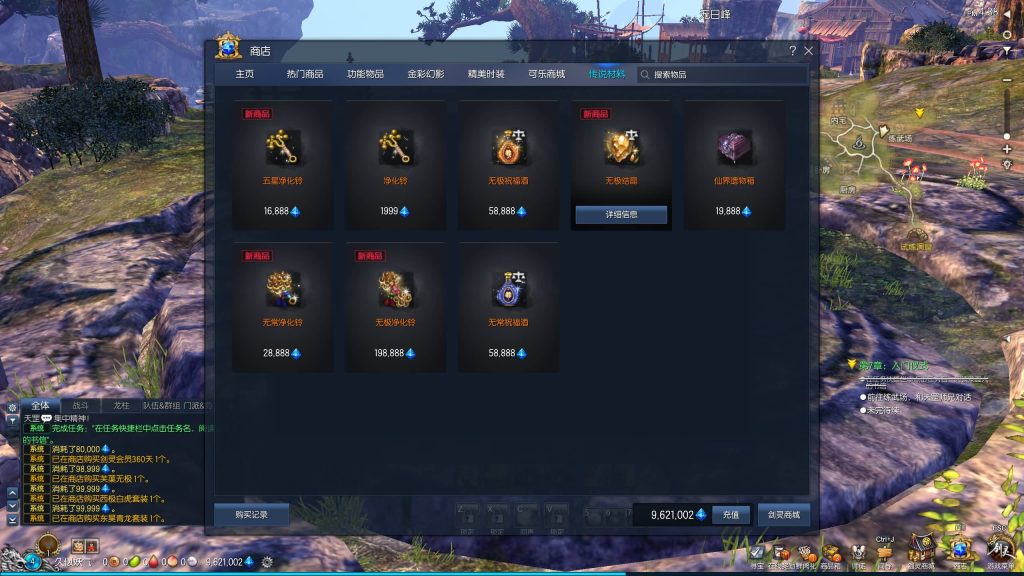Switch to the 金彩幻影 tab
The image size is (1024, 576).
[425, 74]
